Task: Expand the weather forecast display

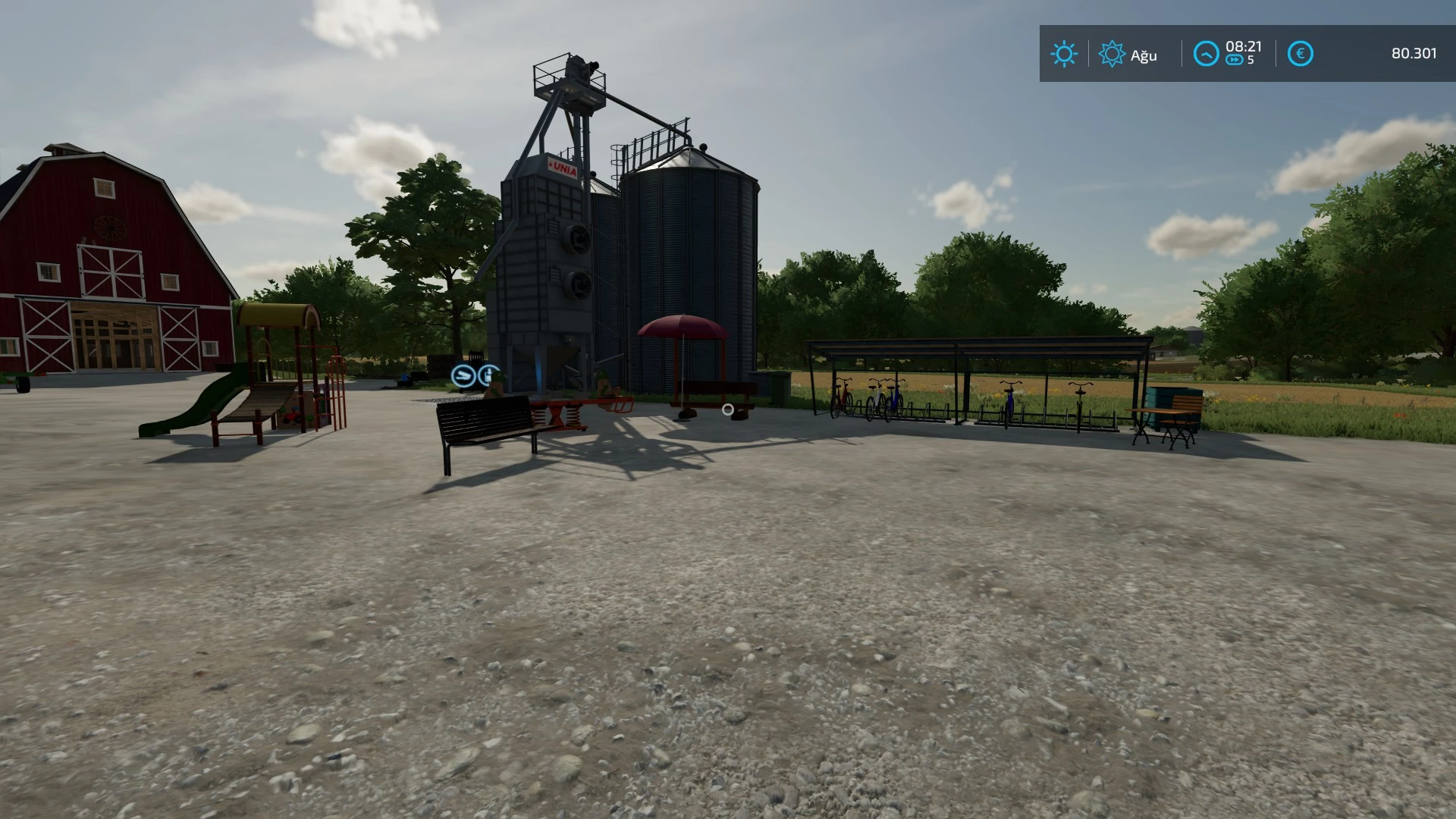Action: pos(1065,53)
